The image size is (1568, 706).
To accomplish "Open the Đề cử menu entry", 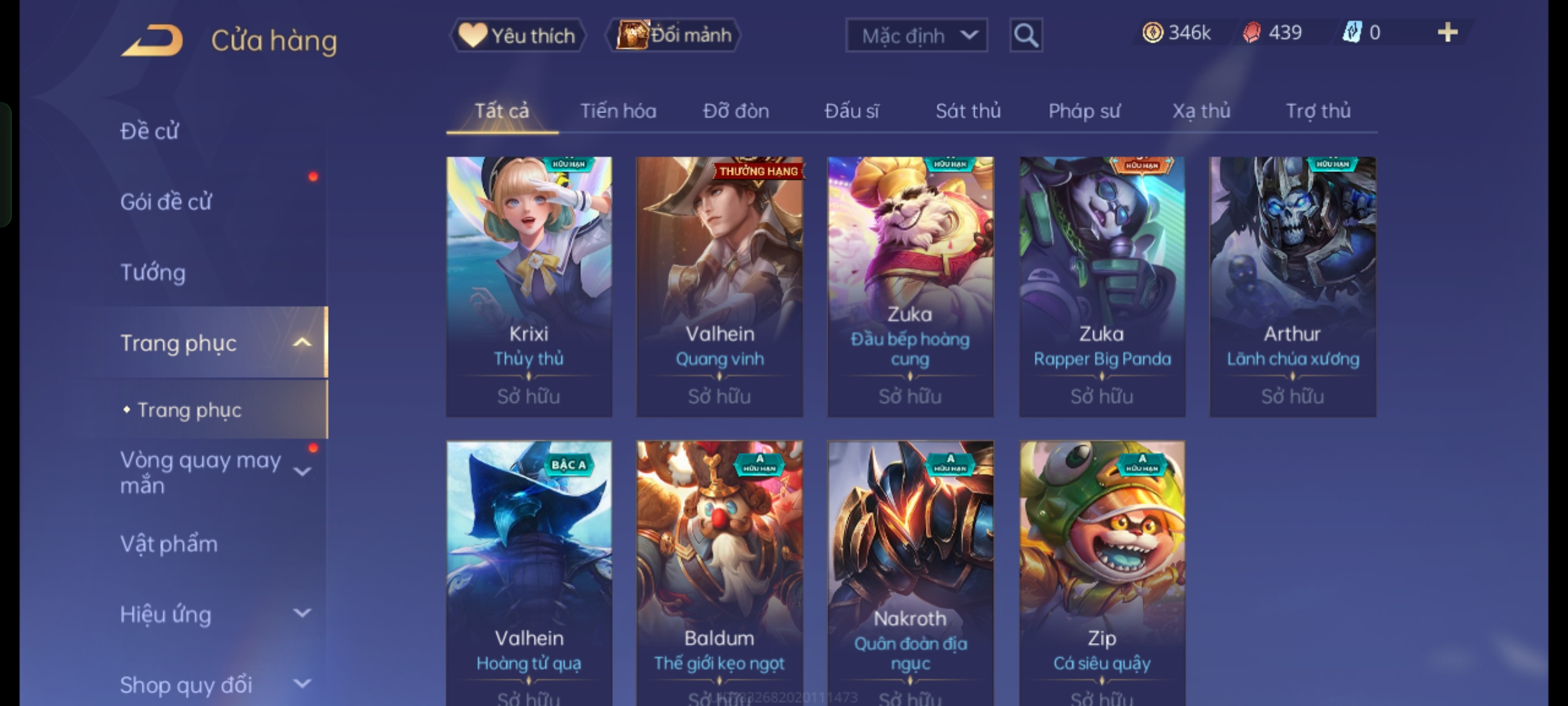I will 150,131.
